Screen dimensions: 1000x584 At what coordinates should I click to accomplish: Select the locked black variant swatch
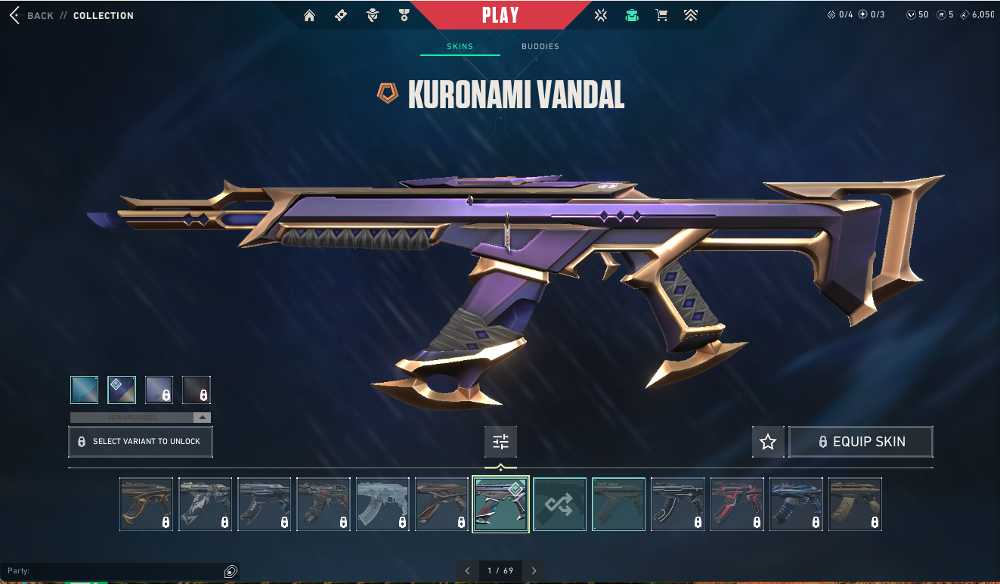click(197, 389)
